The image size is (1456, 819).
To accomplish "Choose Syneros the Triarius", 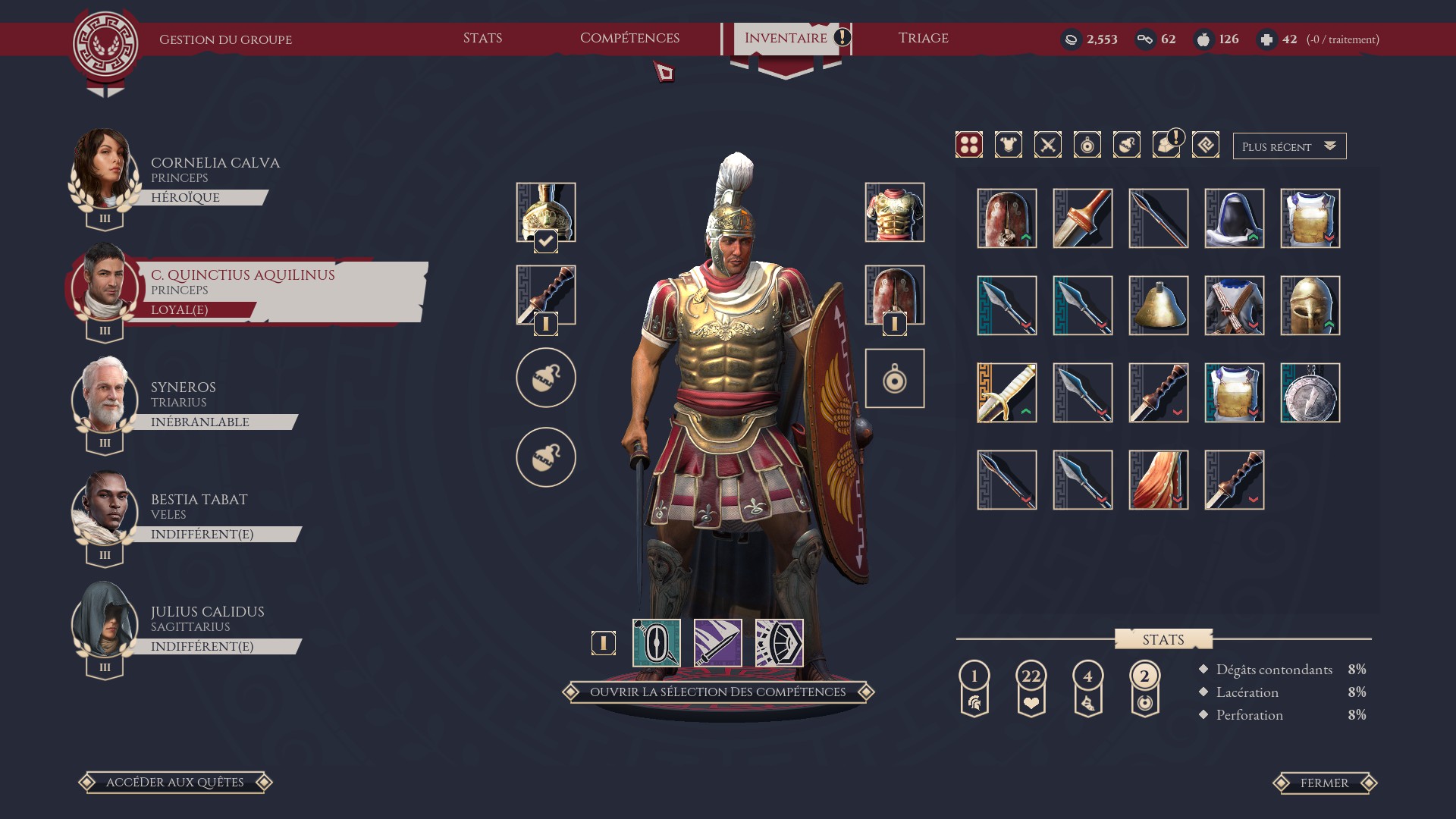I will (x=183, y=388).
